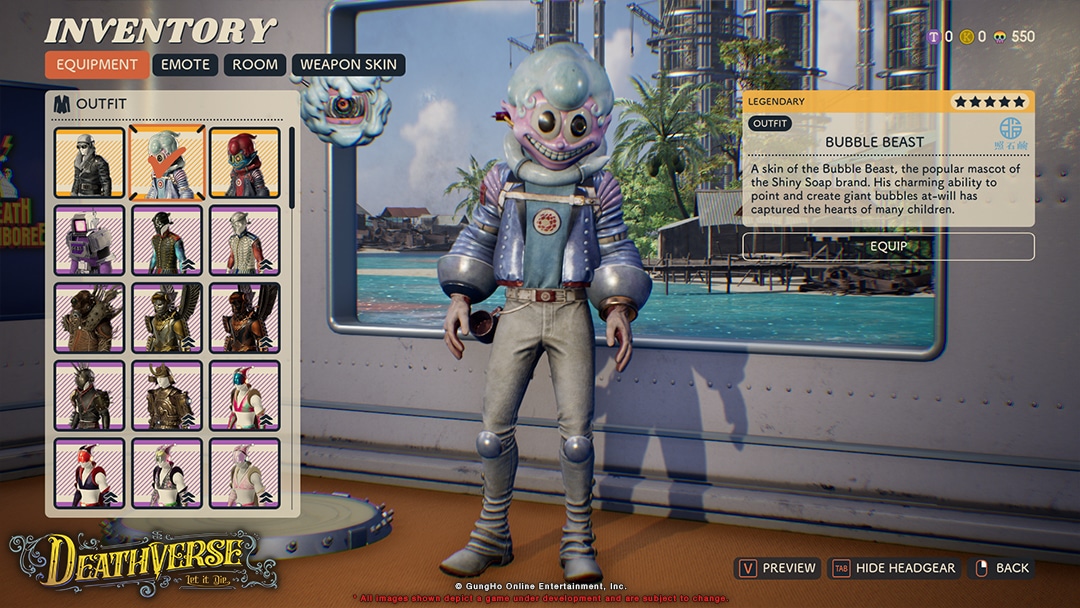
Task: Choose the plague doctor teal-sleeved outfit
Action: tap(167, 240)
